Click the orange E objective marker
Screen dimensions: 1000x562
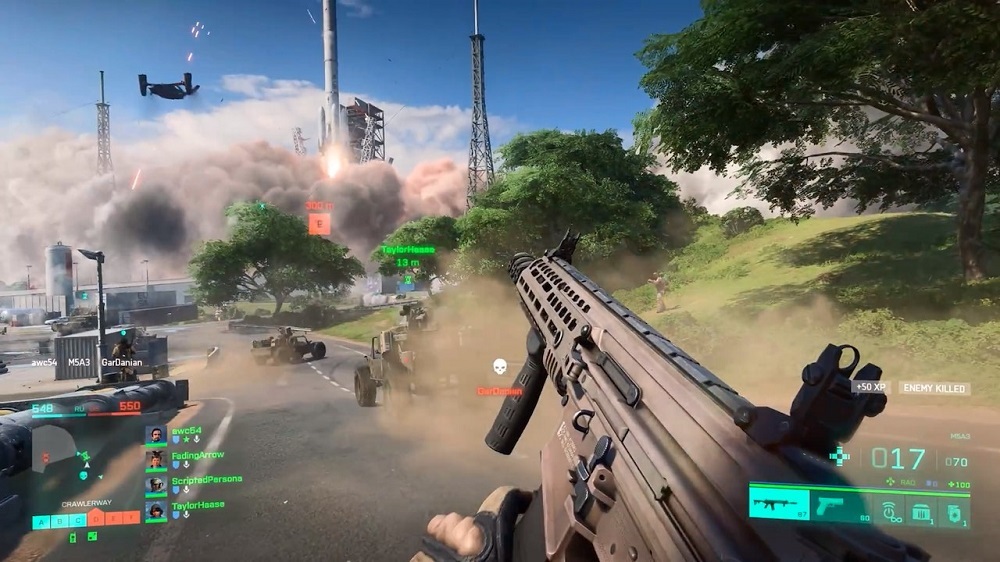[x=319, y=224]
